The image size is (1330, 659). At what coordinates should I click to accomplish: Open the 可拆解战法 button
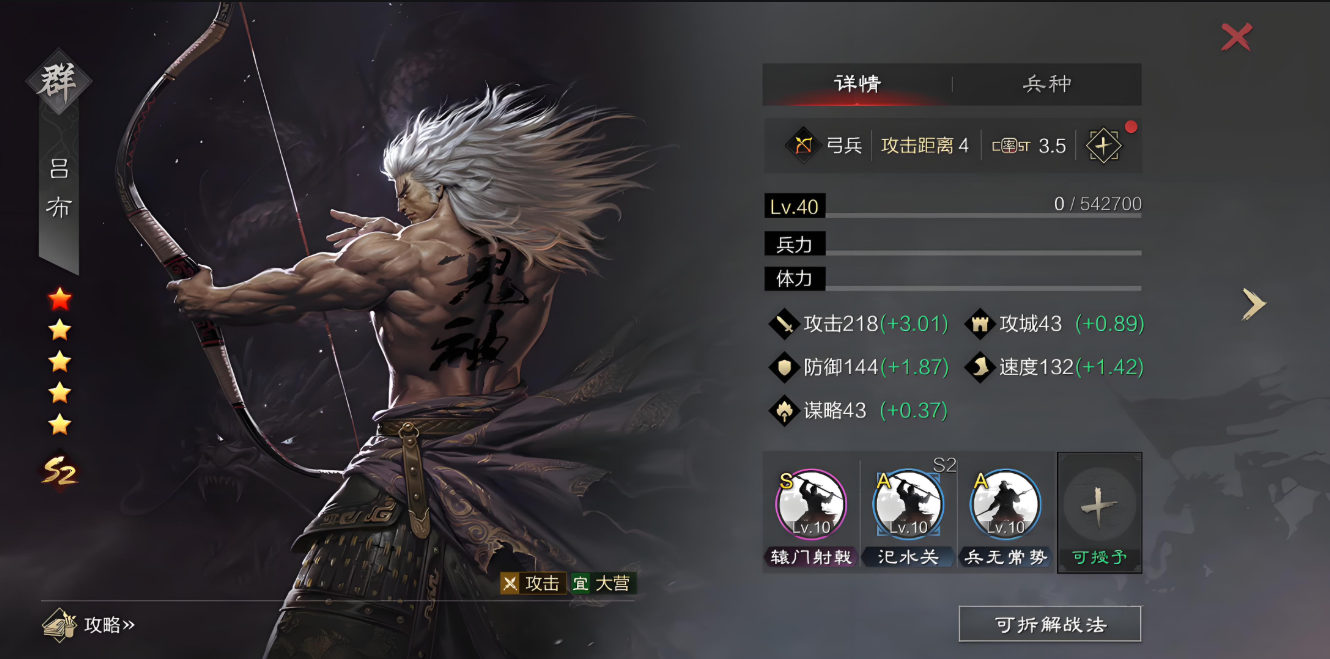(x=1050, y=624)
